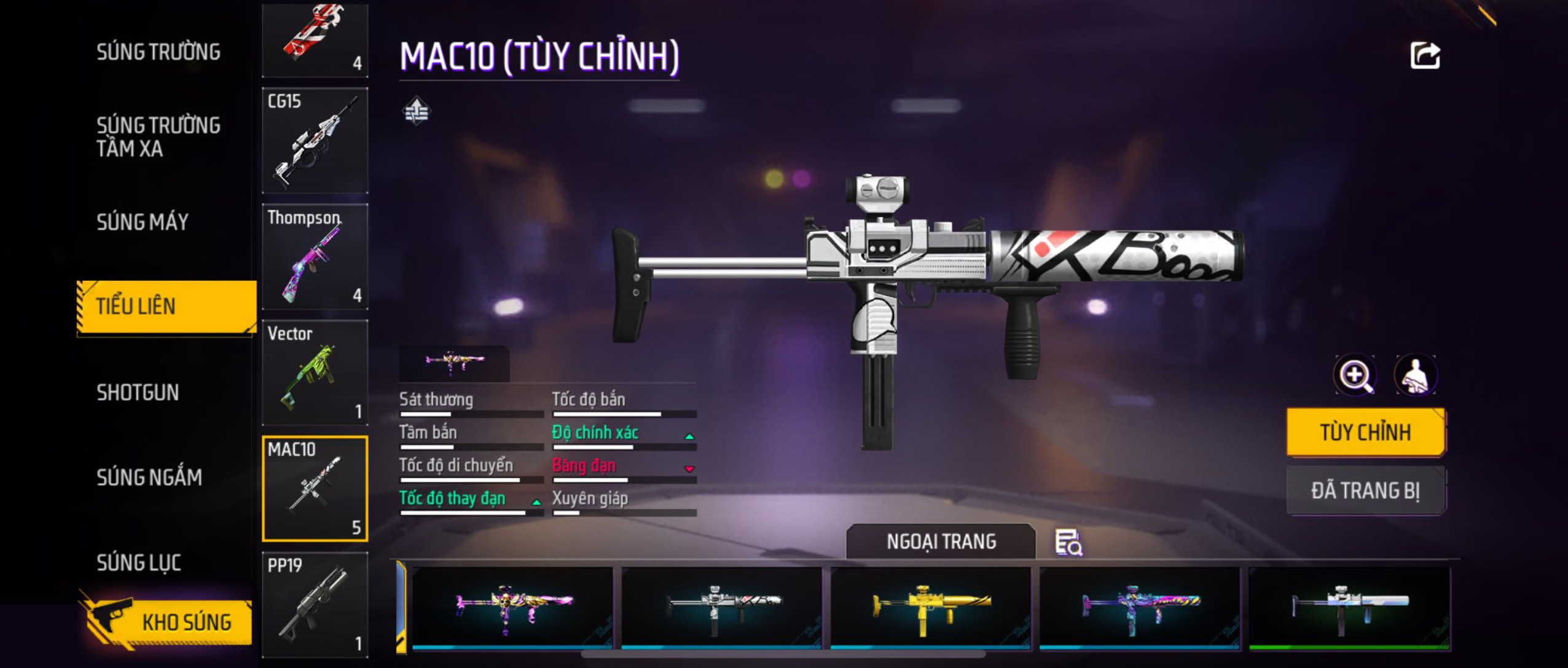Switch to the Súng Máy category
Image resolution: width=1568 pixels, height=668 pixels.
[x=143, y=222]
